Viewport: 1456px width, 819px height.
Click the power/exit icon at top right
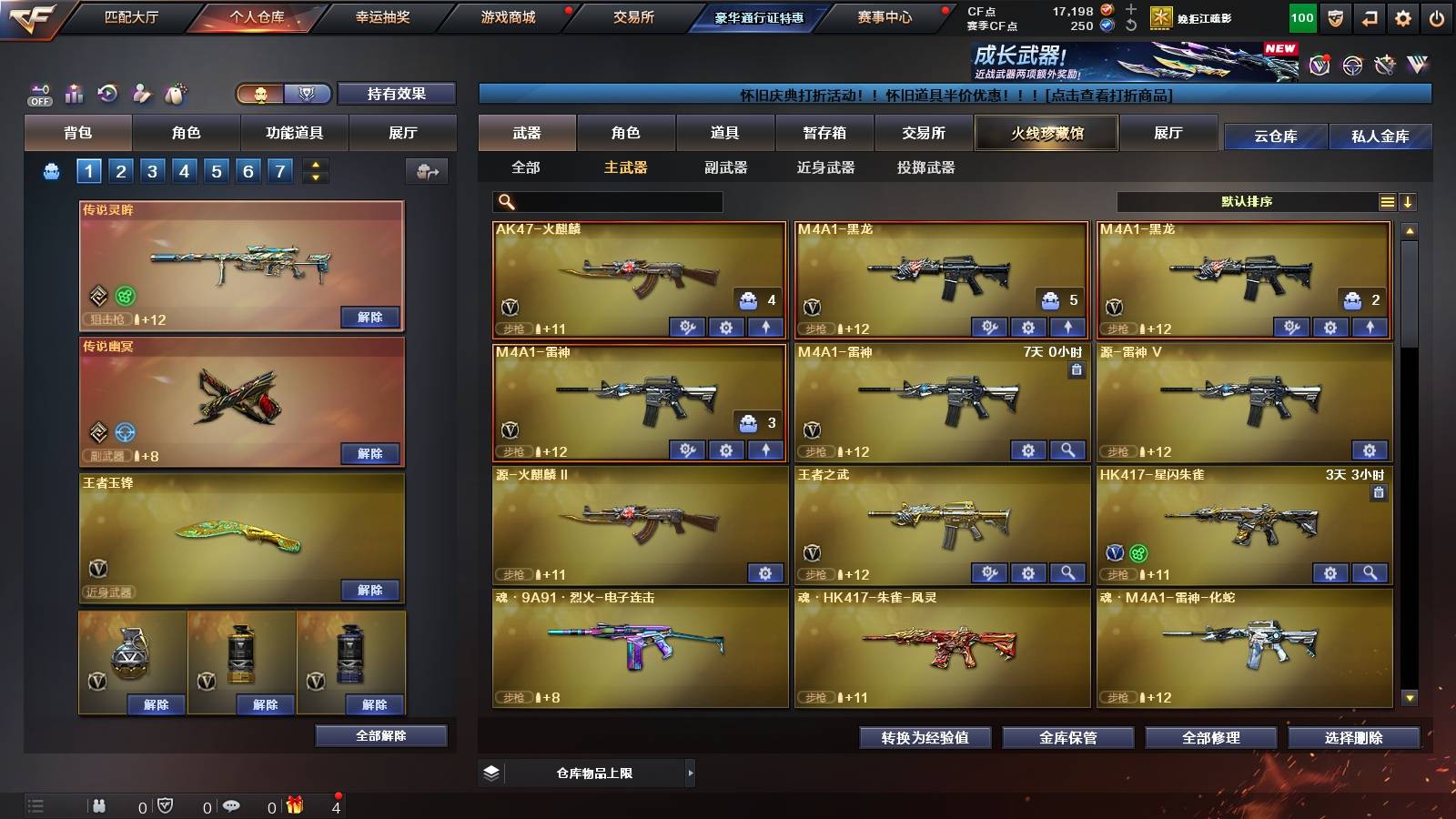click(x=1438, y=17)
